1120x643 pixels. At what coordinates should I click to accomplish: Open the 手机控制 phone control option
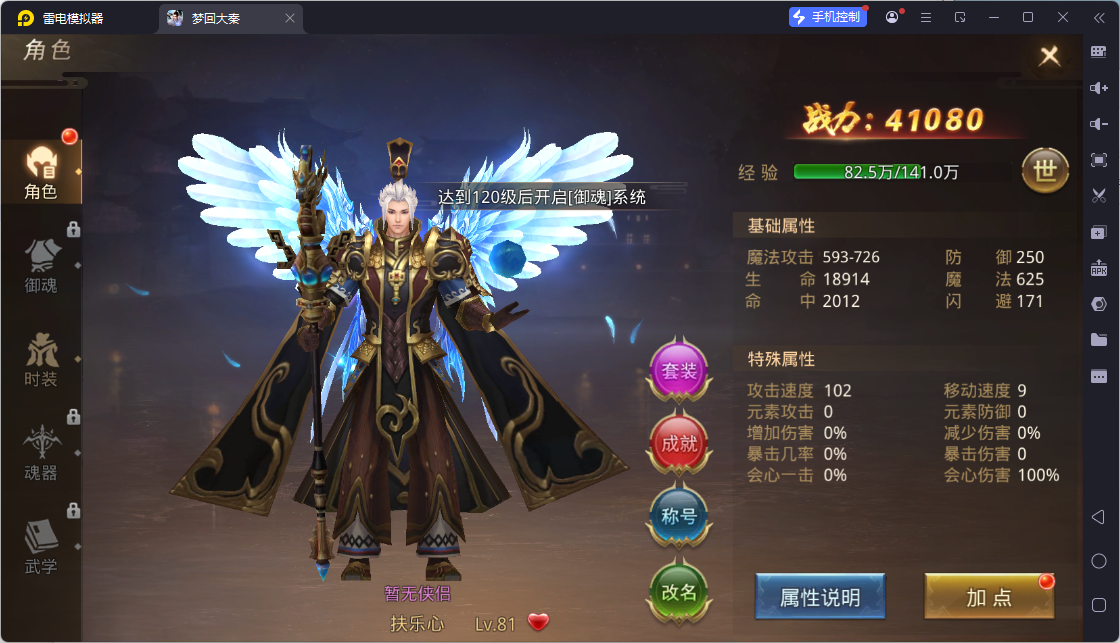[828, 17]
